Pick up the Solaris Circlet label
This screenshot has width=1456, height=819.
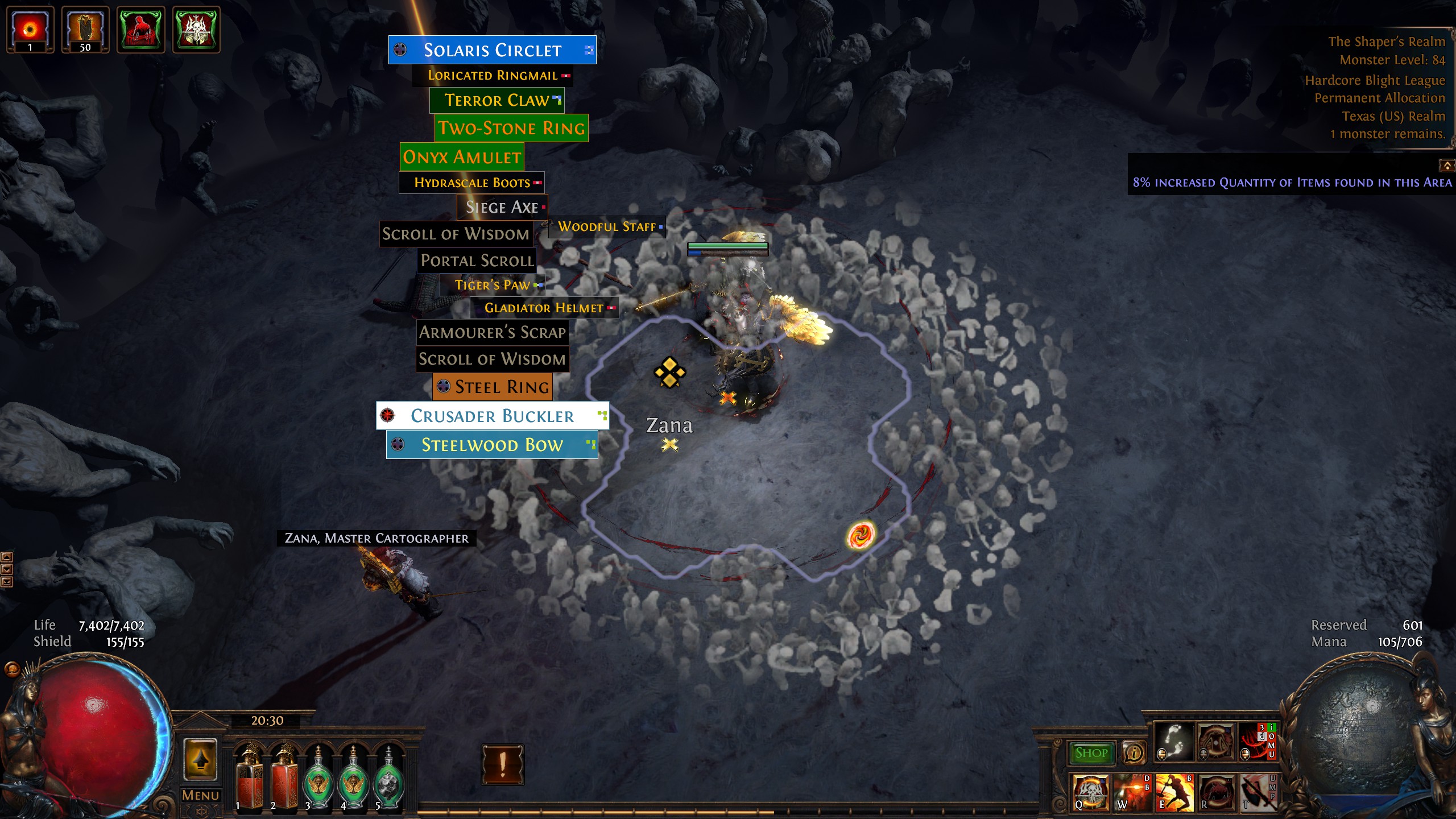(x=492, y=50)
